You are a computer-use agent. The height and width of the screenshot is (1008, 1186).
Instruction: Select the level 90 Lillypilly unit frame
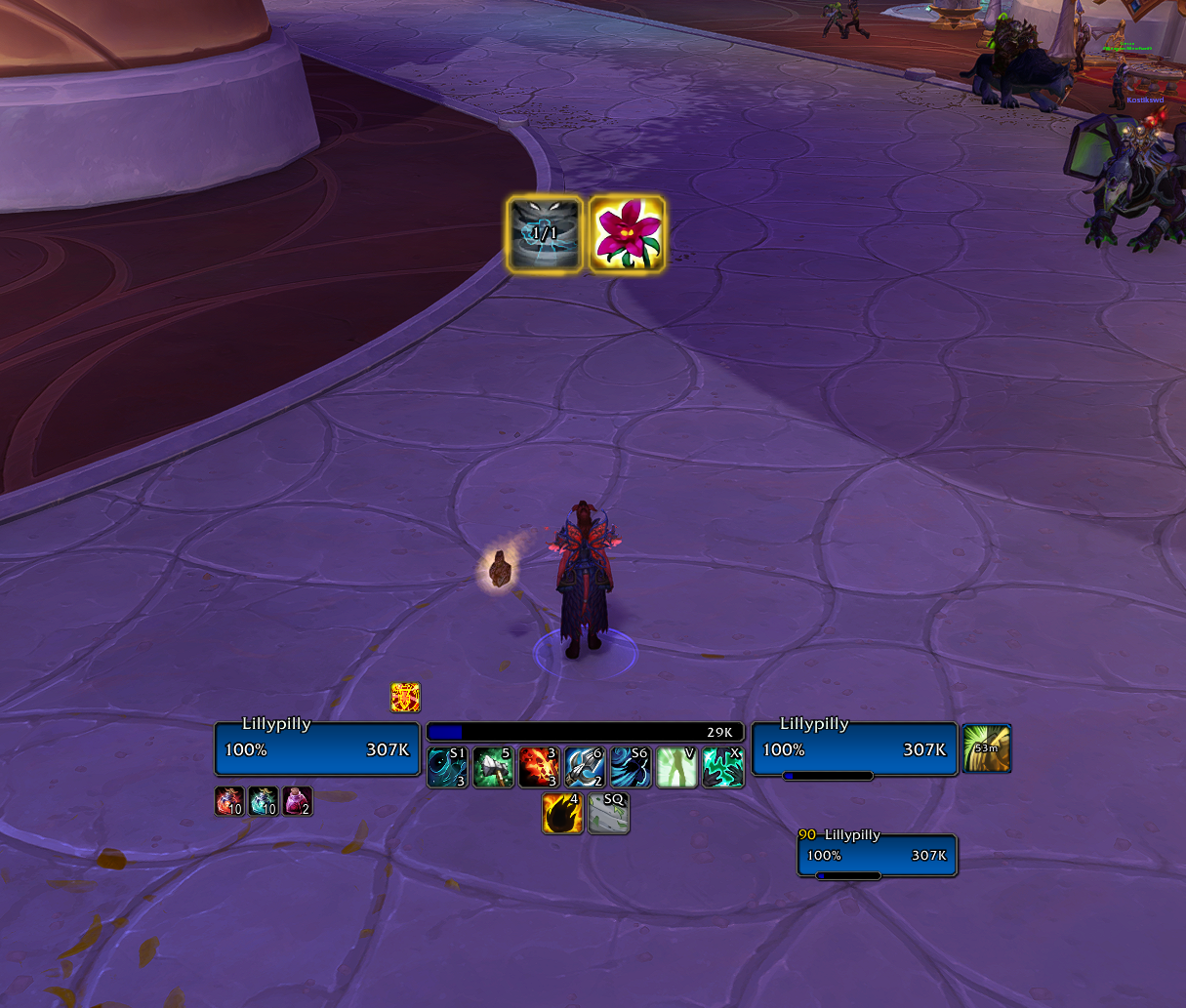[877, 856]
